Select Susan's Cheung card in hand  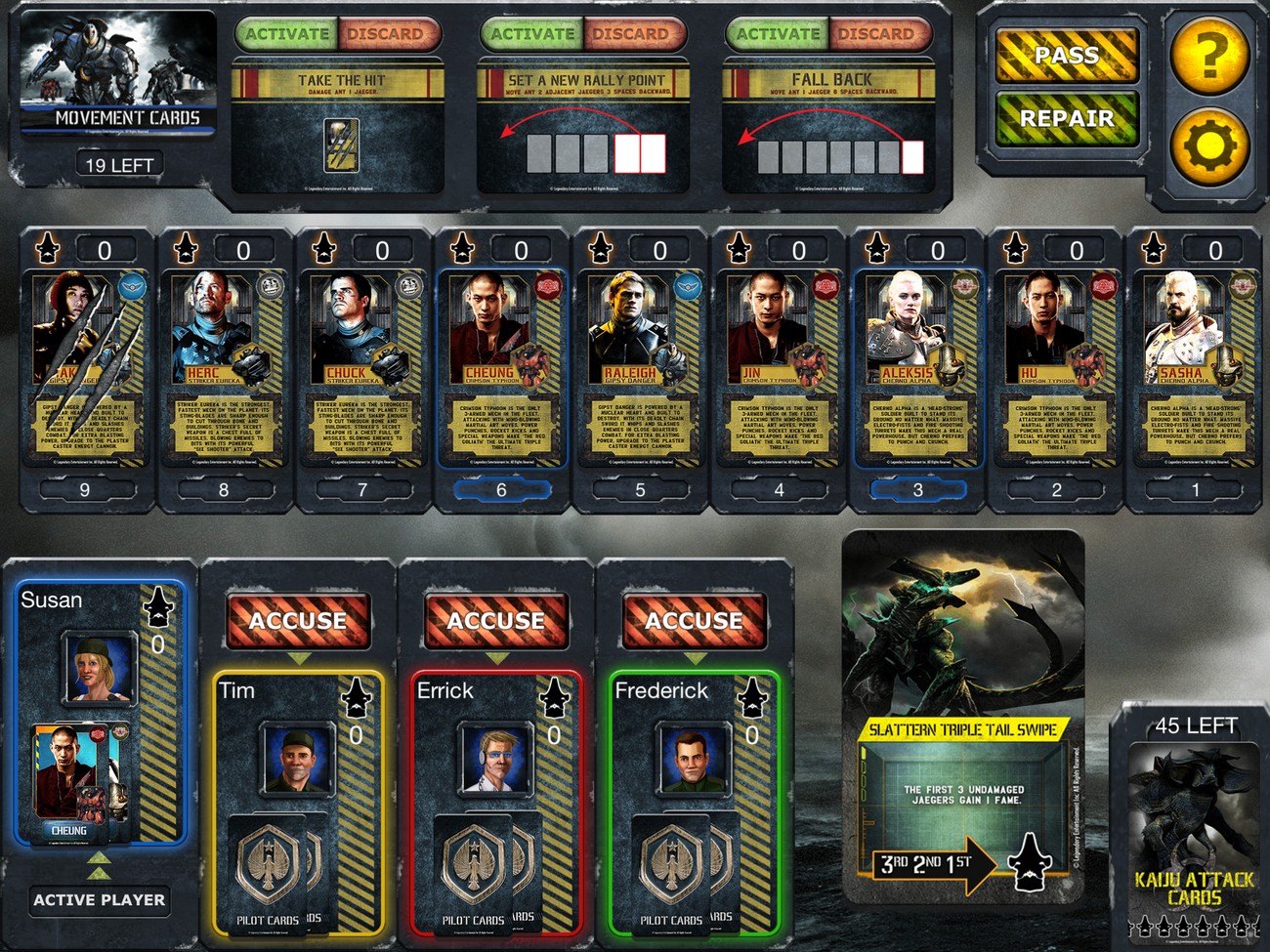[x=70, y=781]
